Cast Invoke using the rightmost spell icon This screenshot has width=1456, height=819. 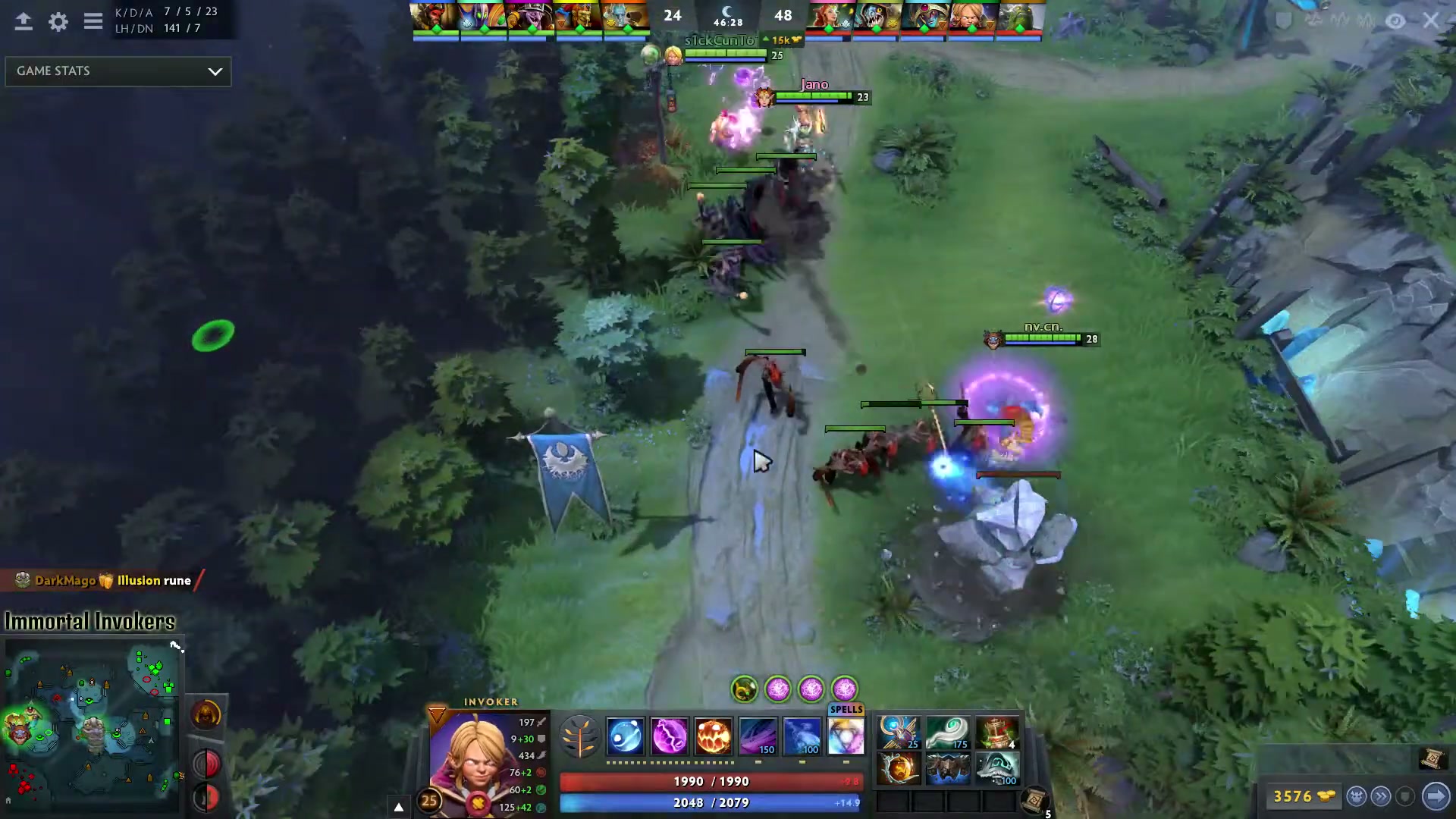[x=845, y=736]
